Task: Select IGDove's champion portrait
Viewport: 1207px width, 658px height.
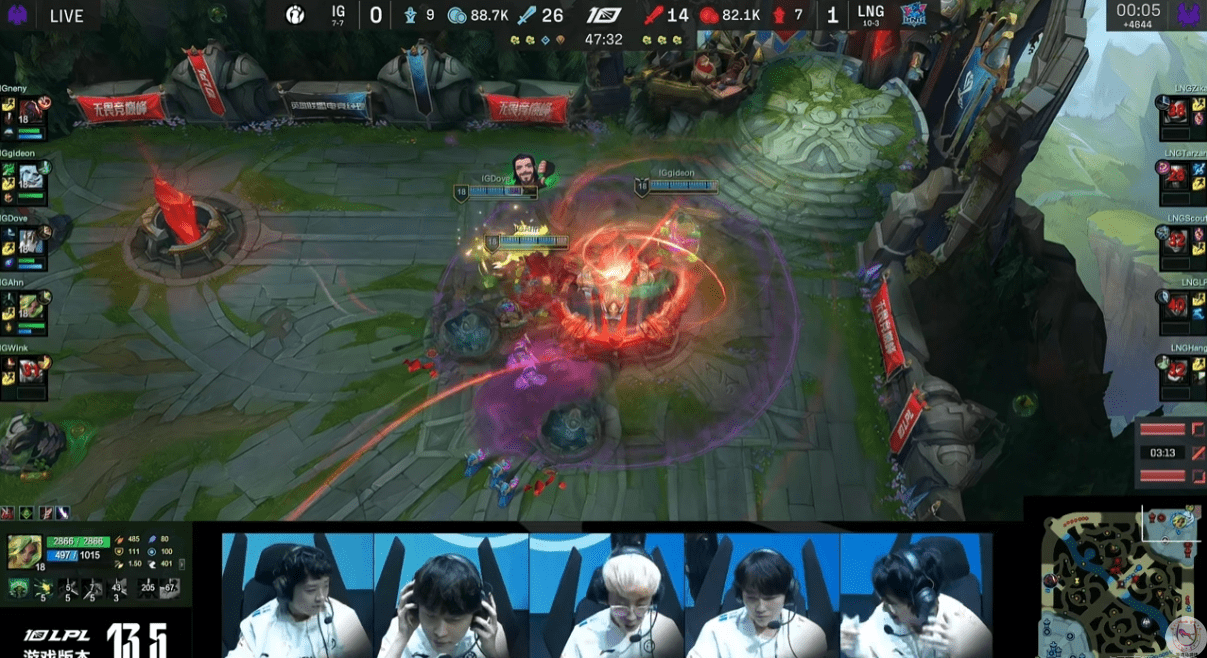Action: point(31,240)
